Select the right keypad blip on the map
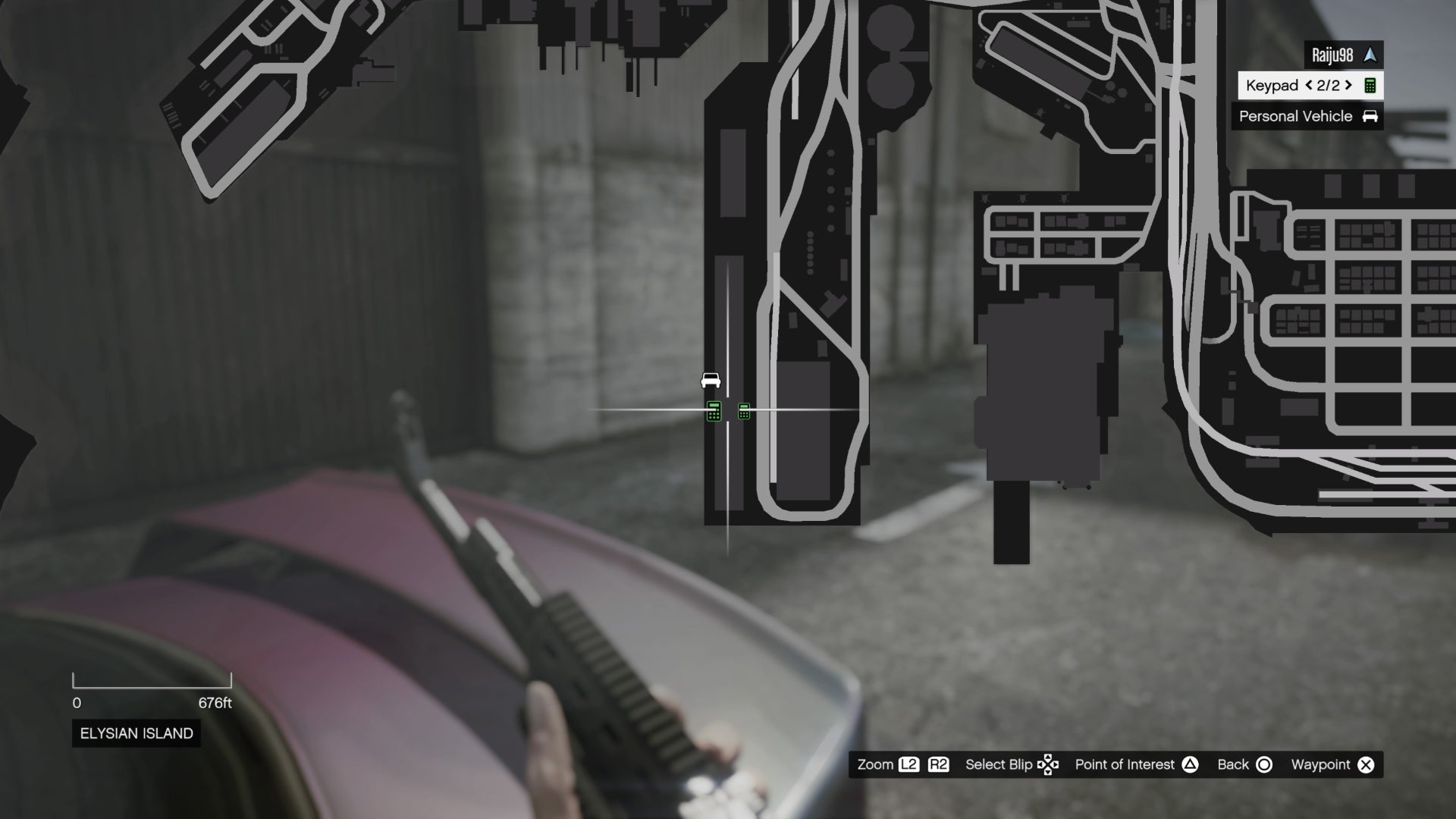Image resolution: width=1456 pixels, height=819 pixels. [x=744, y=411]
